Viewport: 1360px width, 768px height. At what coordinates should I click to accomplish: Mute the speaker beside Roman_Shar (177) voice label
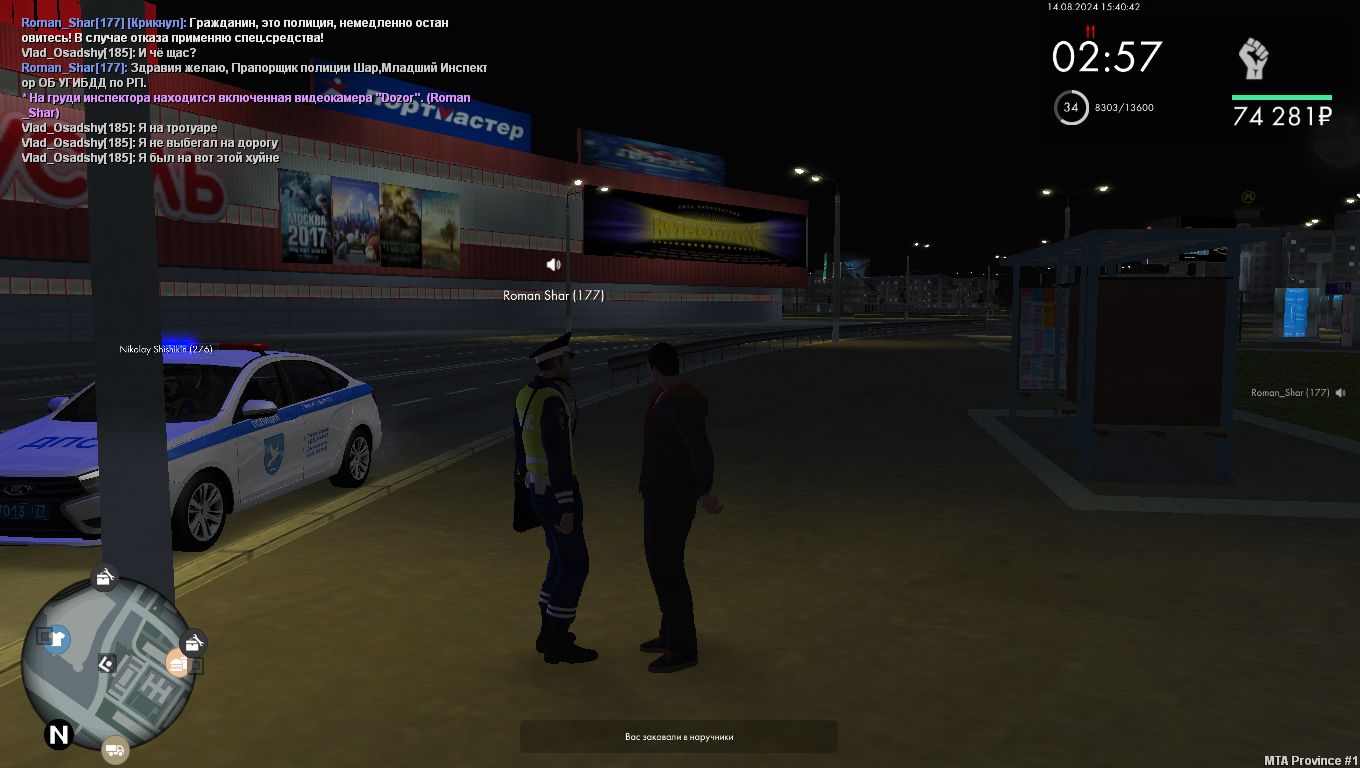(x=1340, y=392)
